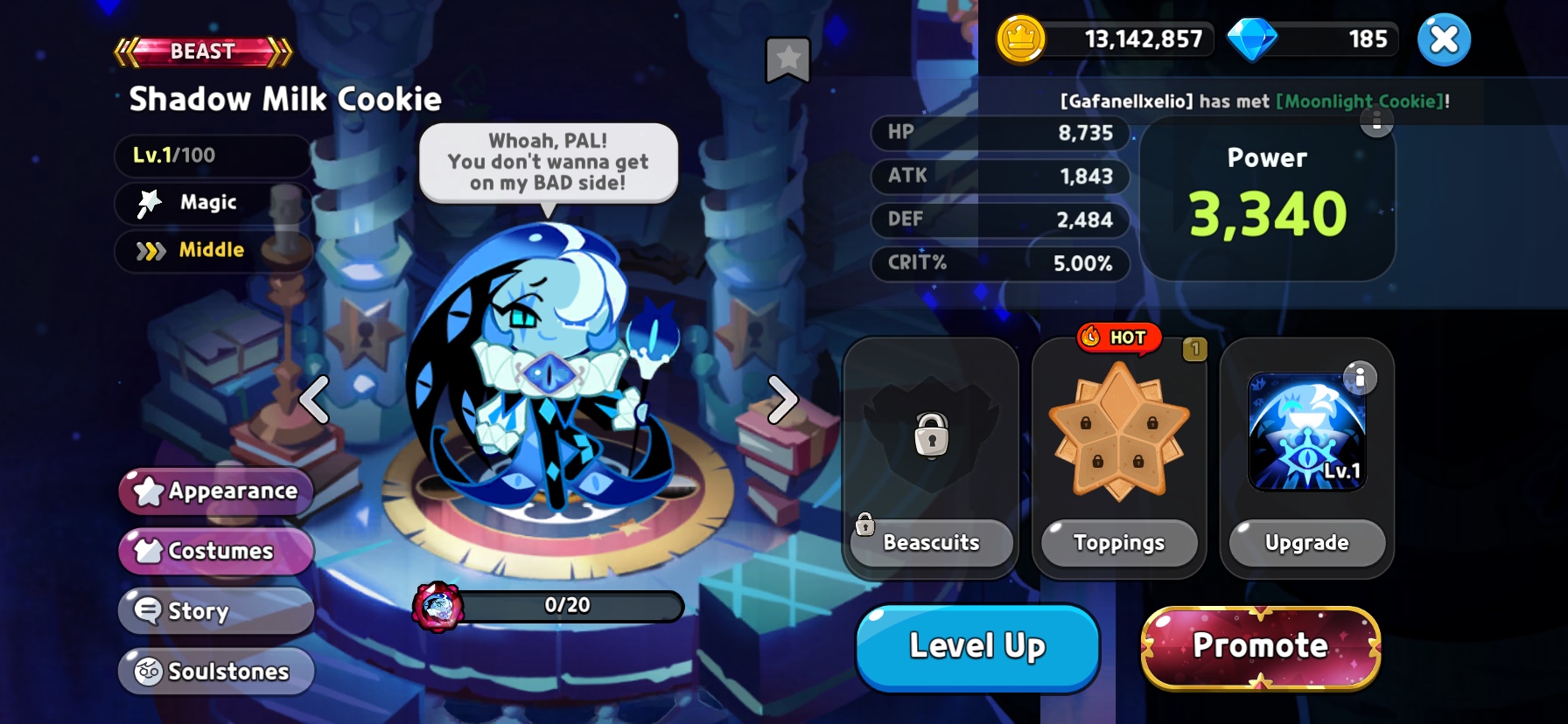Image resolution: width=1568 pixels, height=724 pixels.
Task: View the cookie's Story
Action: (x=216, y=610)
